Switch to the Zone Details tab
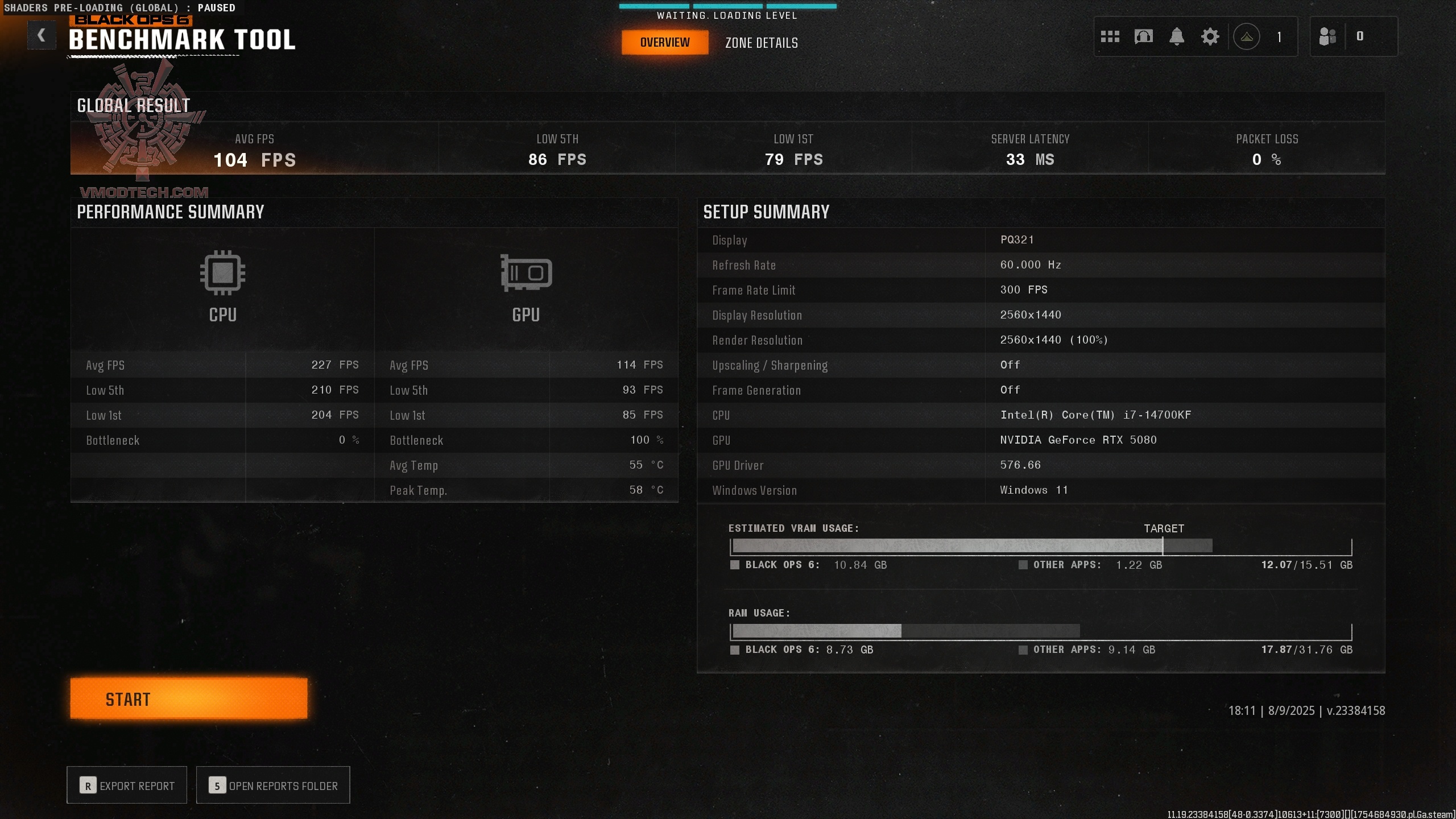The image size is (1456, 819). (761, 43)
